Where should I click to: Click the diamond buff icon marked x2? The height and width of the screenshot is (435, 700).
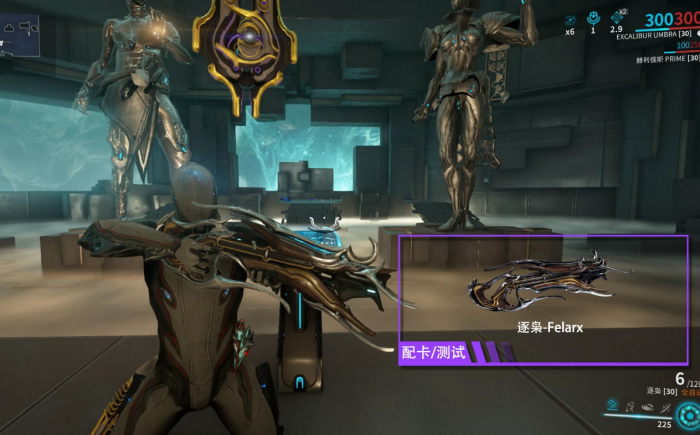tap(617, 18)
